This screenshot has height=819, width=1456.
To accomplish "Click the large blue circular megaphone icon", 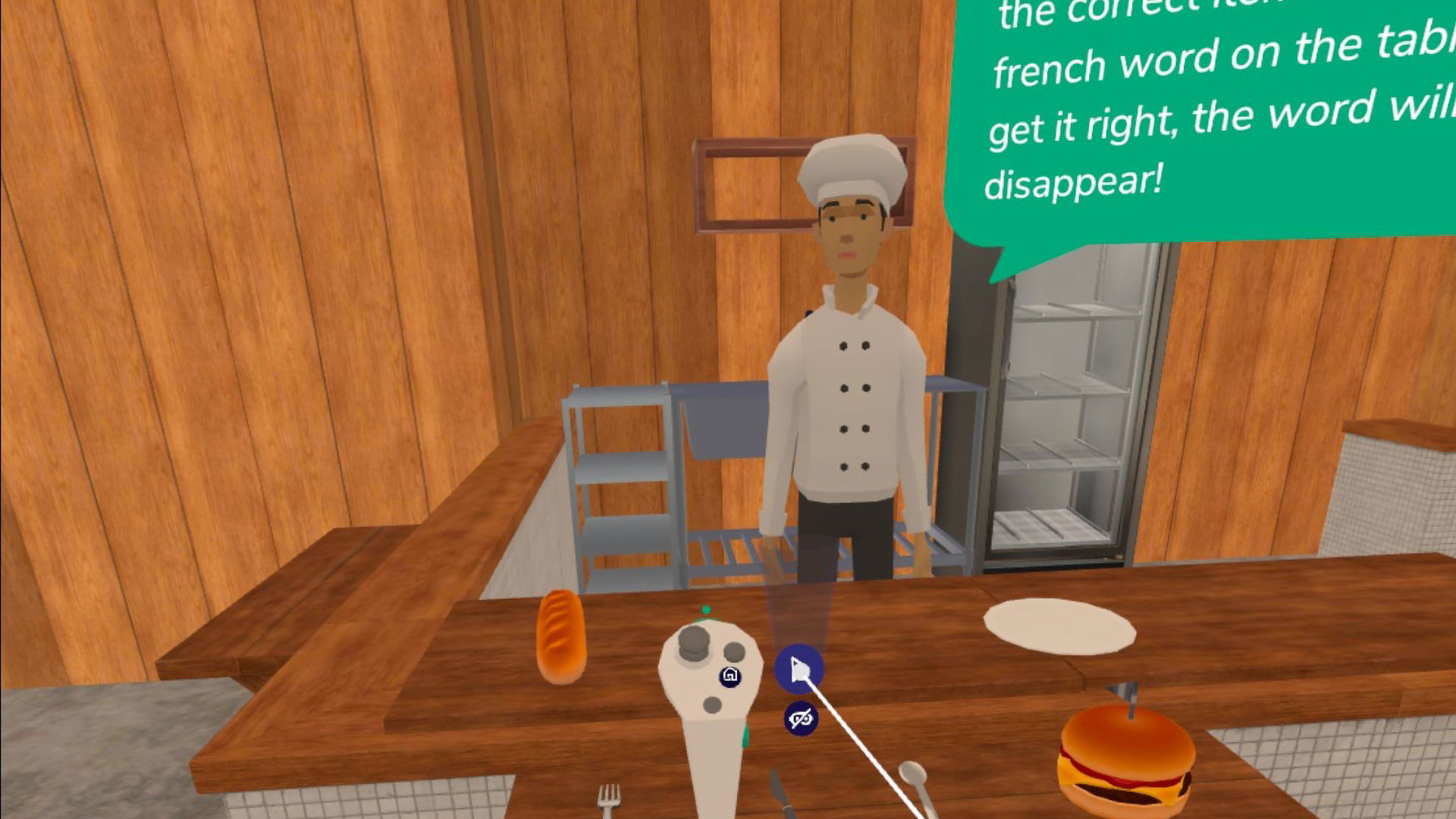I will [x=799, y=669].
